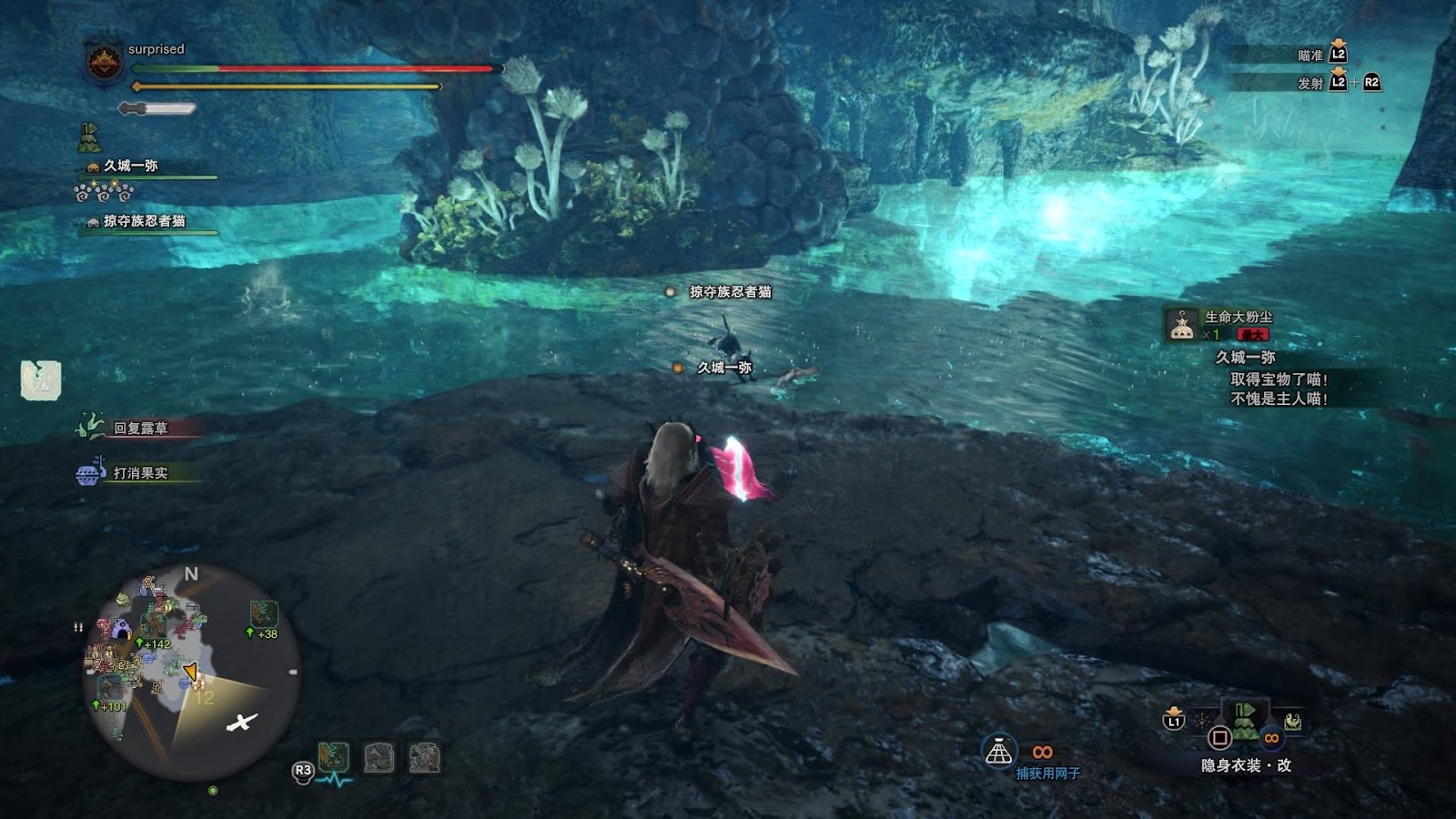Click the mantle icon above the party list
1456x819 pixels.
click(x=89, y=137)
